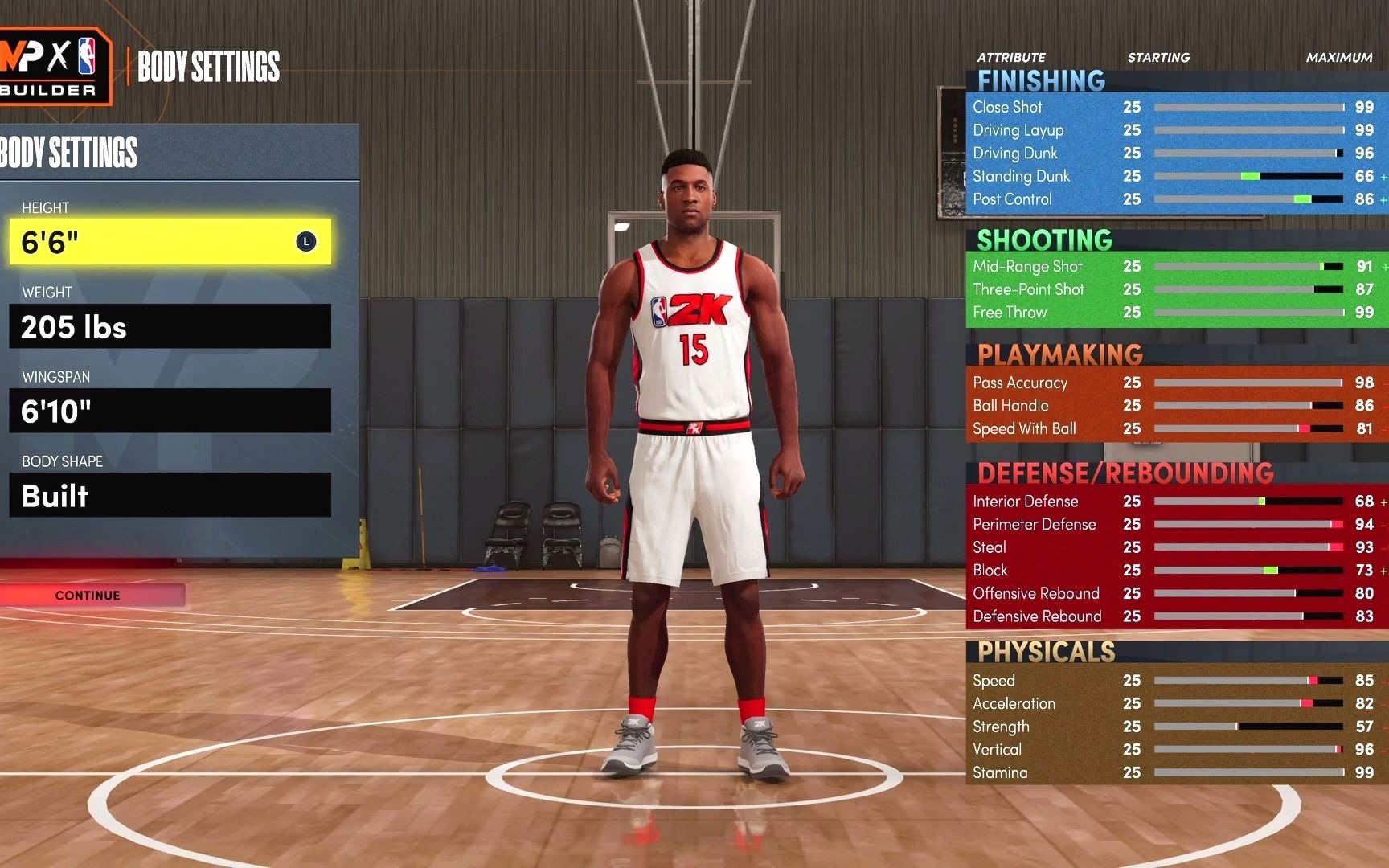Expand the FINISHING category header
The height and width of the screenshot is (868, 1389).
(1041, 79)
